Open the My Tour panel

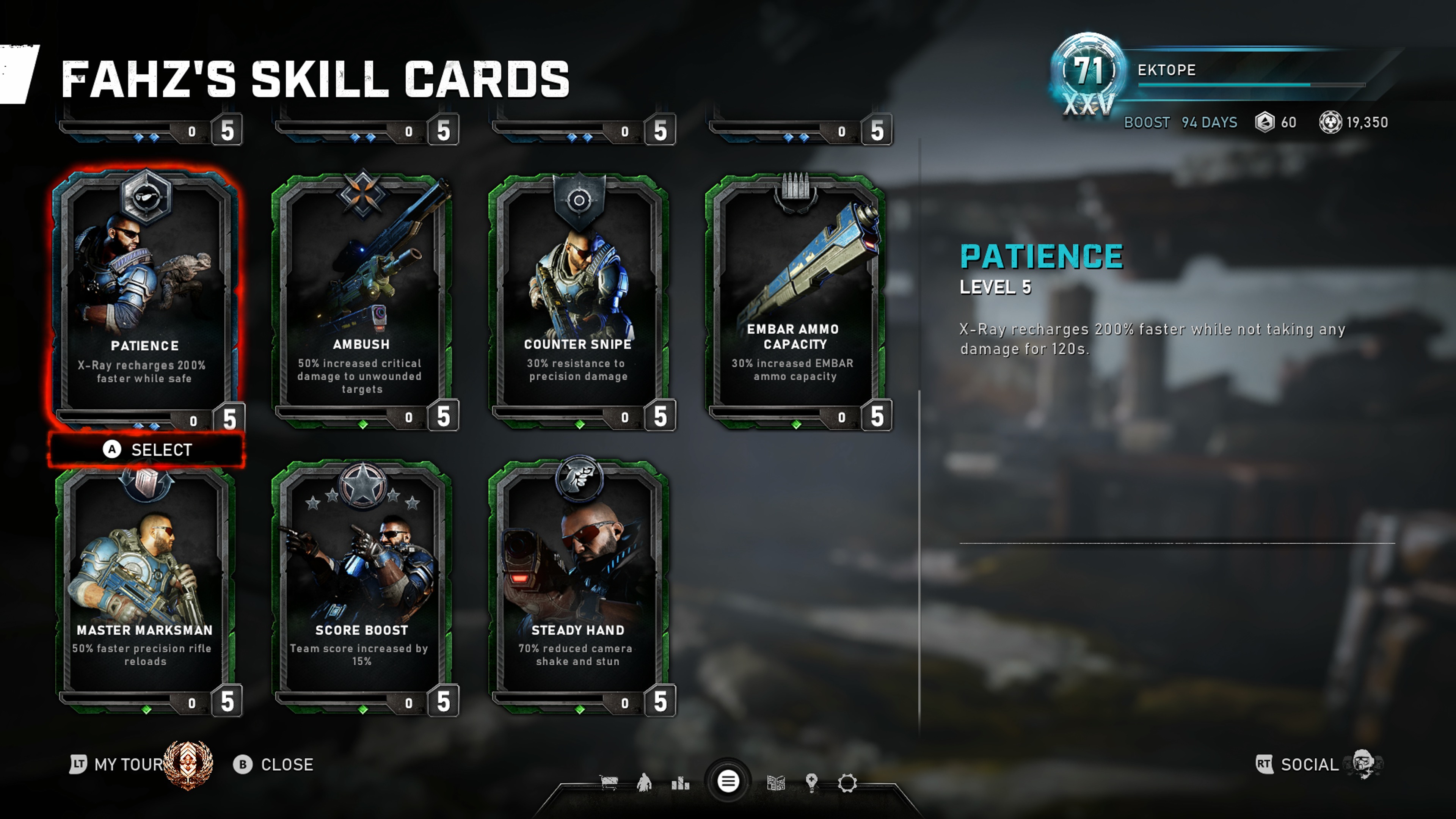(x=129, y=764)
